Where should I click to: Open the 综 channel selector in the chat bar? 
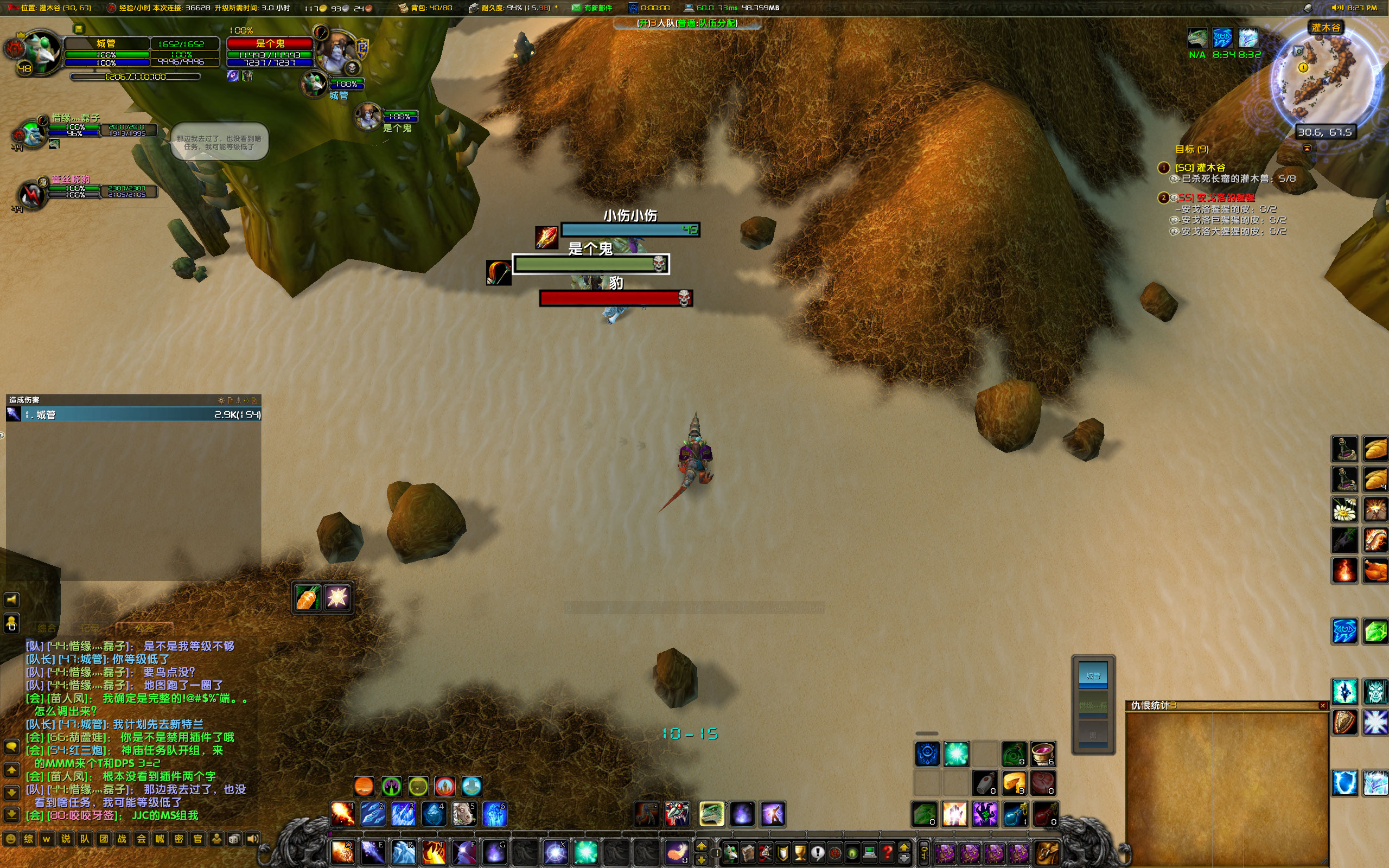pyautogui.click(x=29, y=839)
